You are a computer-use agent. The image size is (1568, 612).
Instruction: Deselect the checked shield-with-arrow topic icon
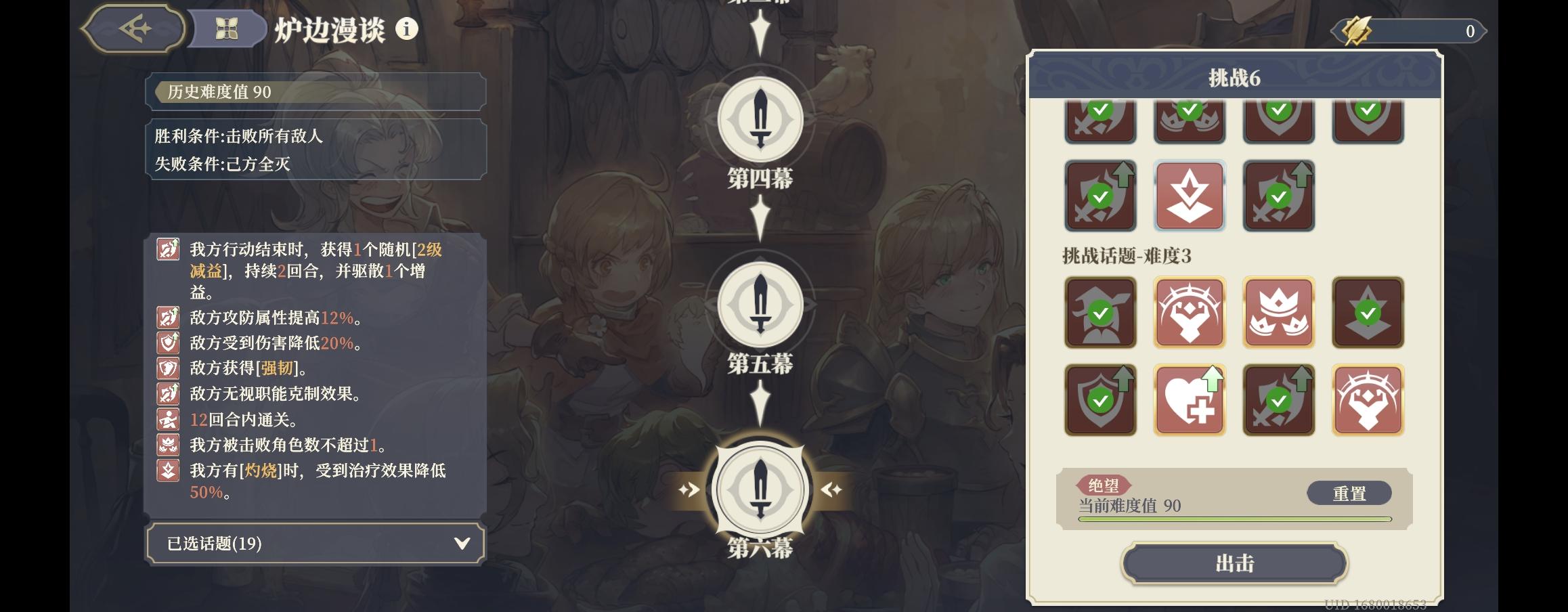1101,399
